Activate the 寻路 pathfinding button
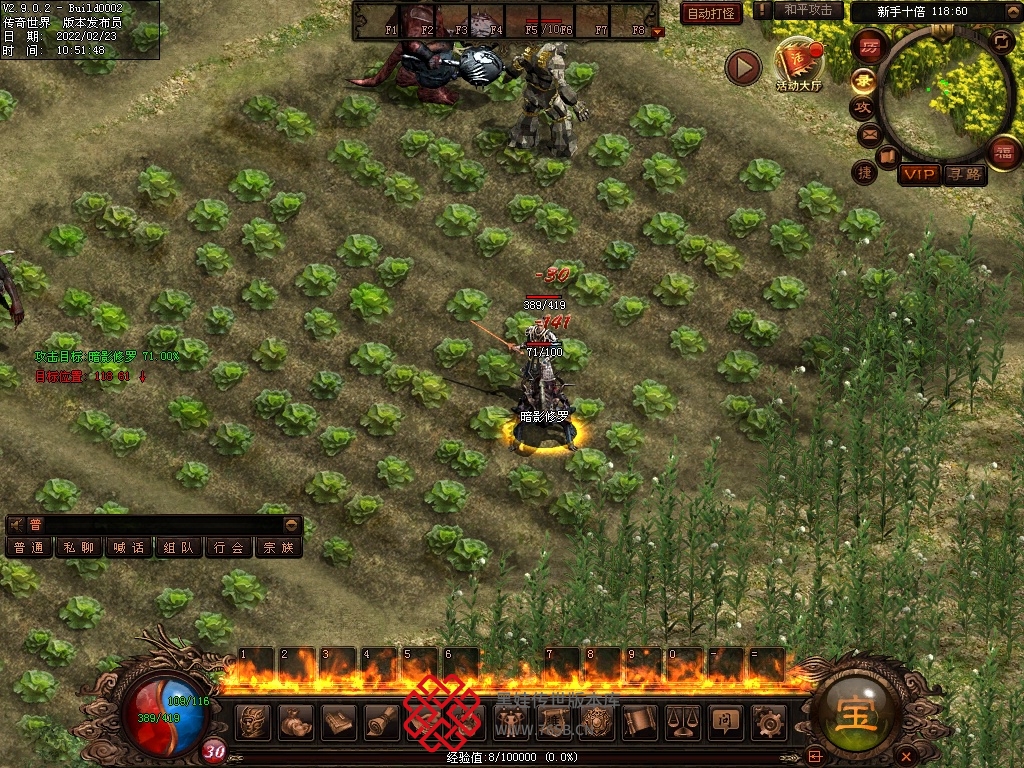1024x768 pixels. click(965, 175)
